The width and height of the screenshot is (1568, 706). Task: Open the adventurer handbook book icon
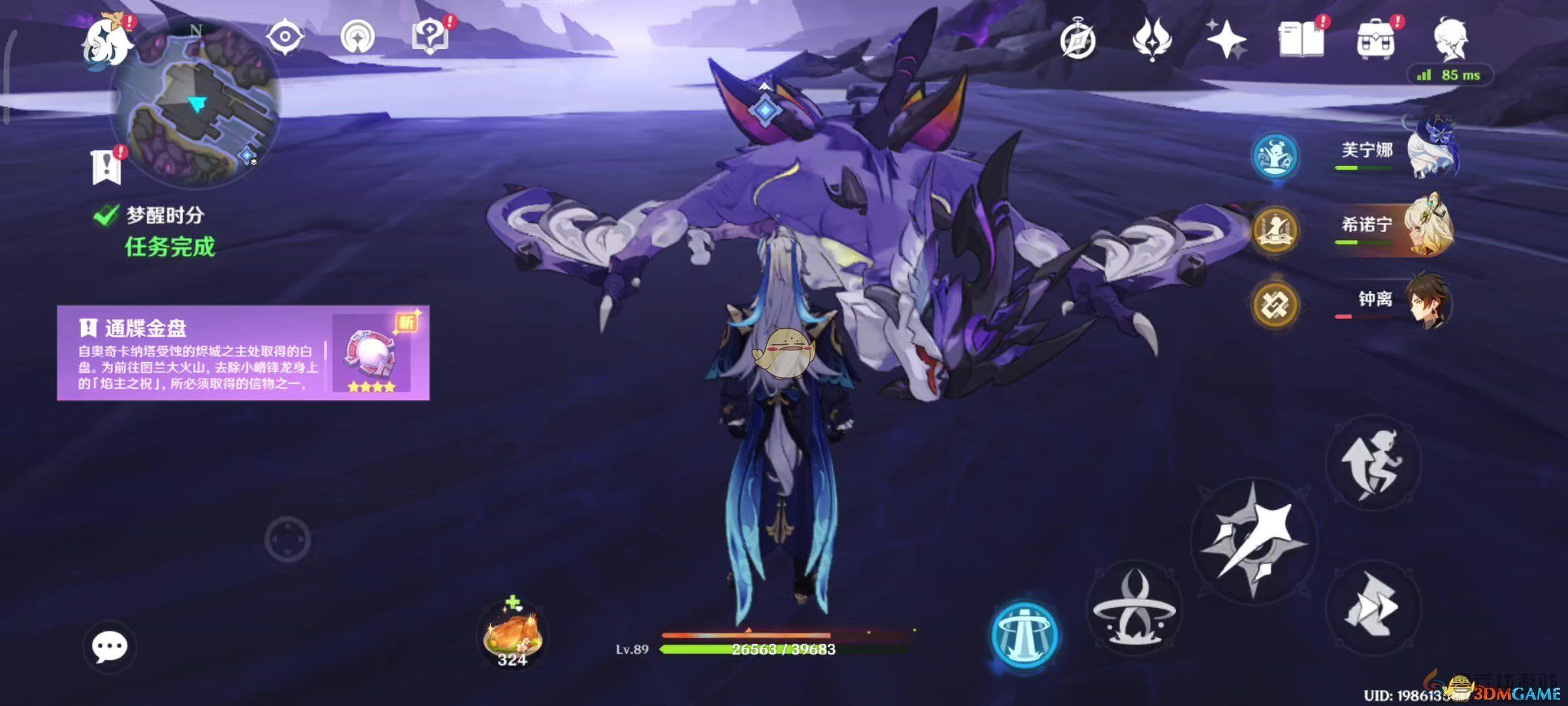click(x=1301, y=39)
